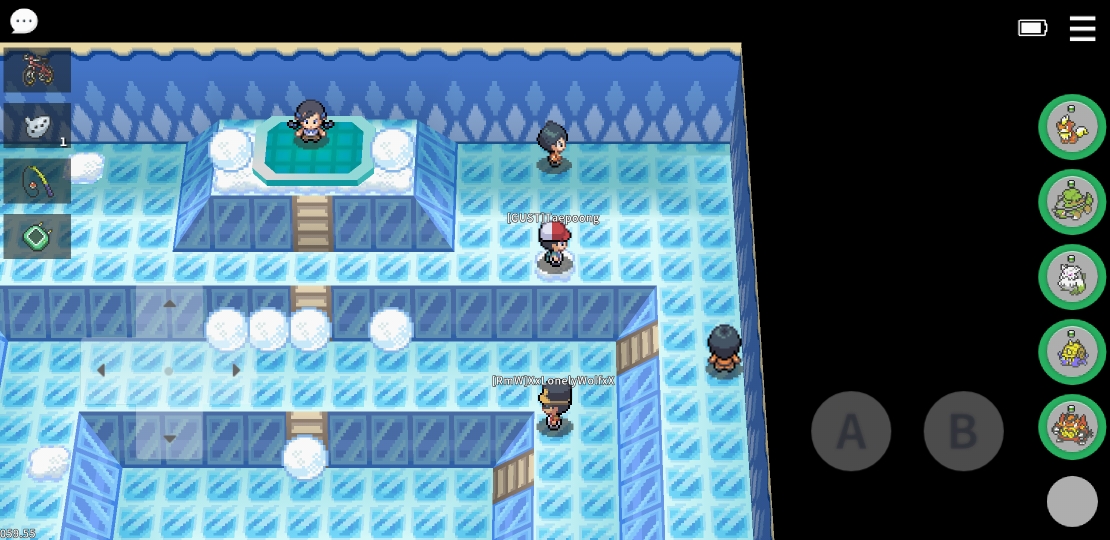Image resolution: width=1110 pixels, height=540 pixels.
Task: Tap the D-pad down arrow
Action: tap(169, 438)
